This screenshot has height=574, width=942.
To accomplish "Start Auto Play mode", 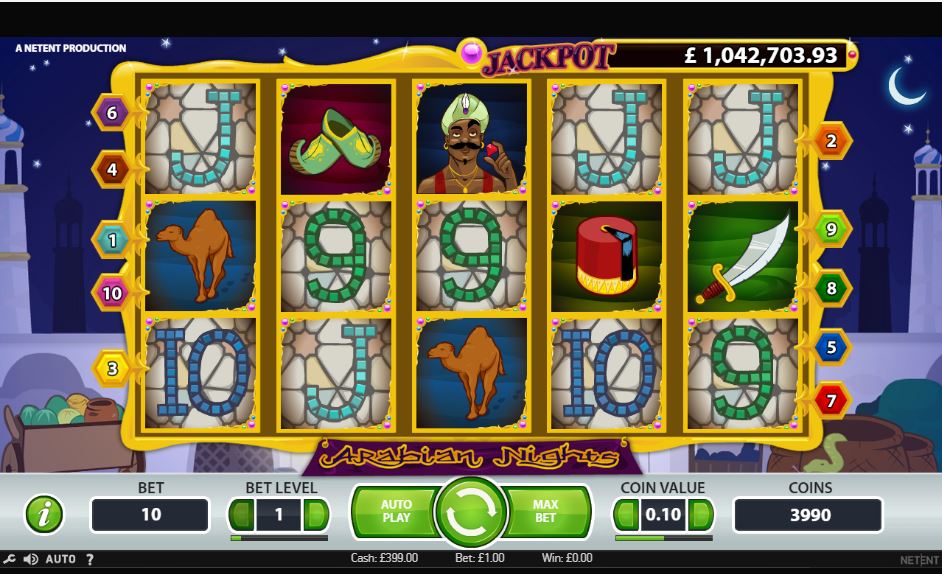I will coord(394,512).
